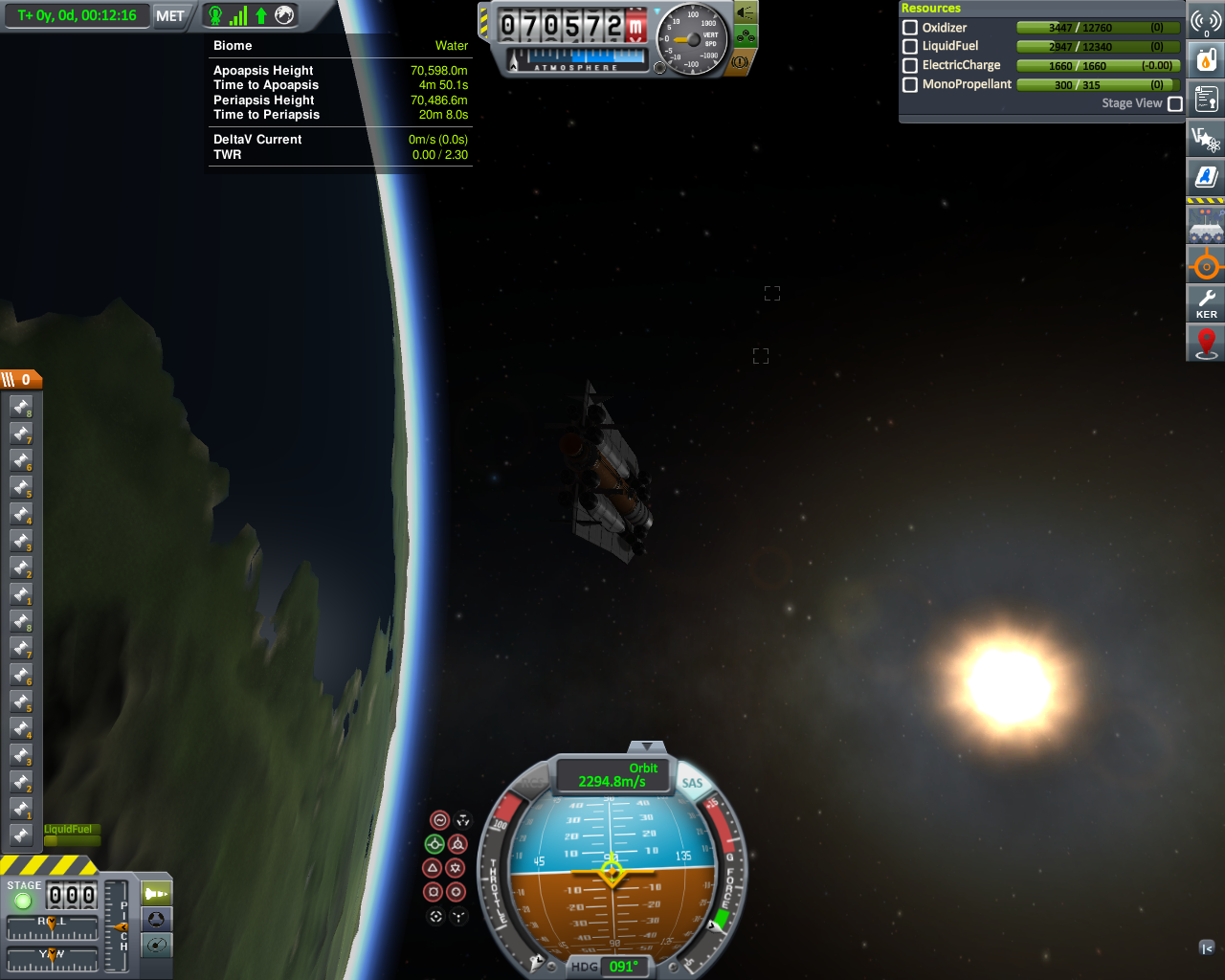Open the KER Kerbal Engineer toolbar button
The width and height of the screenshot is (1225, 980).
pyautogui.click(x=1206, y=303)
